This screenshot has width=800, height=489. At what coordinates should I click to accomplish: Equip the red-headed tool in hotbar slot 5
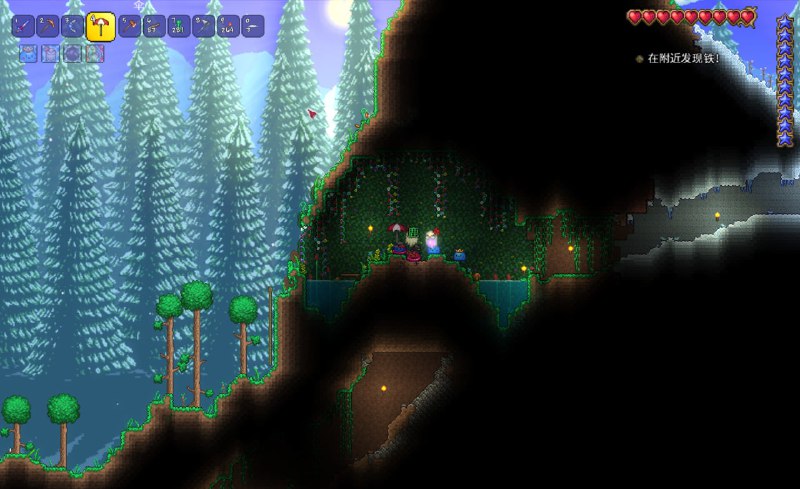(129, 26)
